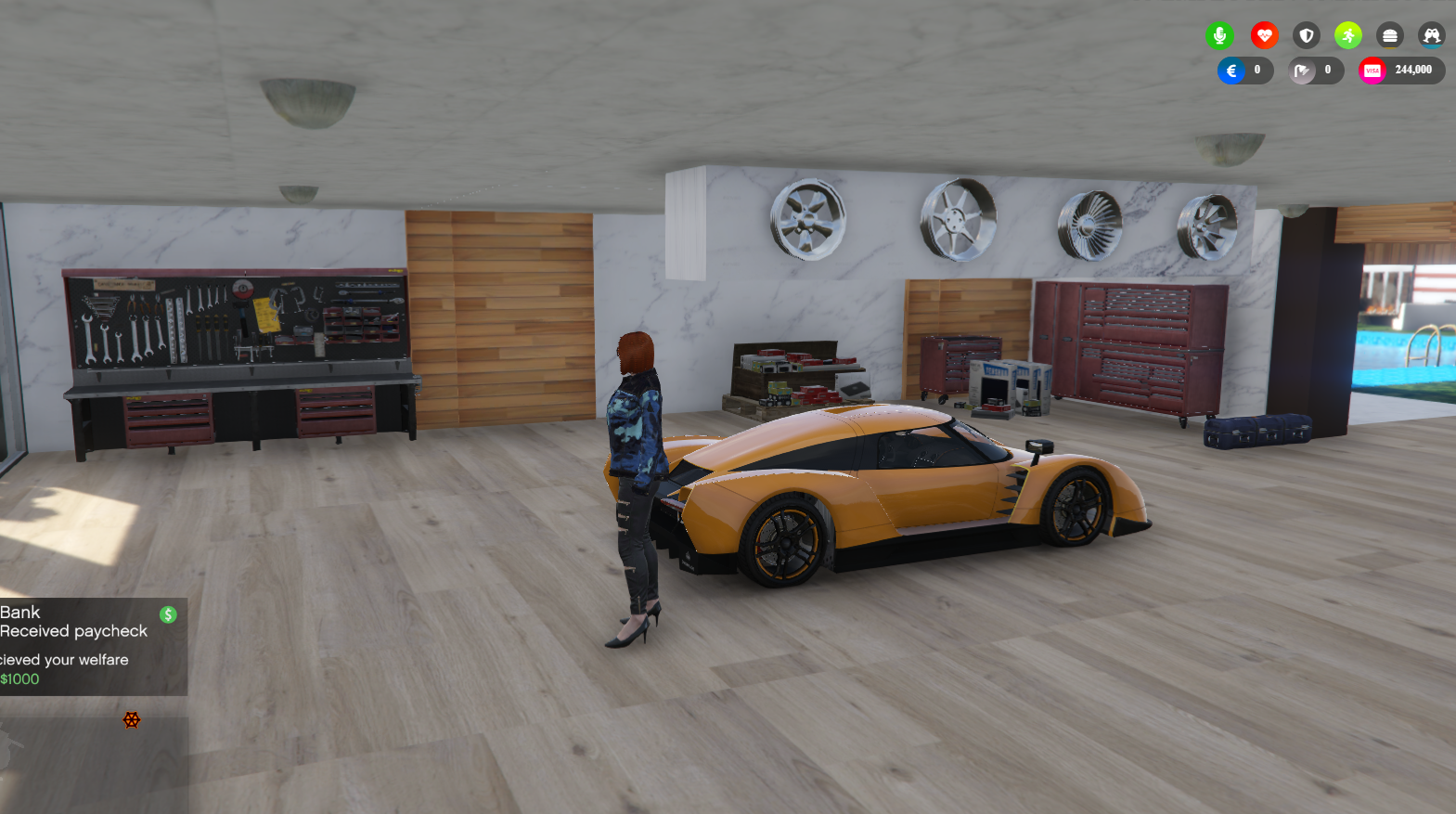Click the green stamina runner icon
The height and width of the screenshot is (814, 1456).
click(x=1347, y=35)
